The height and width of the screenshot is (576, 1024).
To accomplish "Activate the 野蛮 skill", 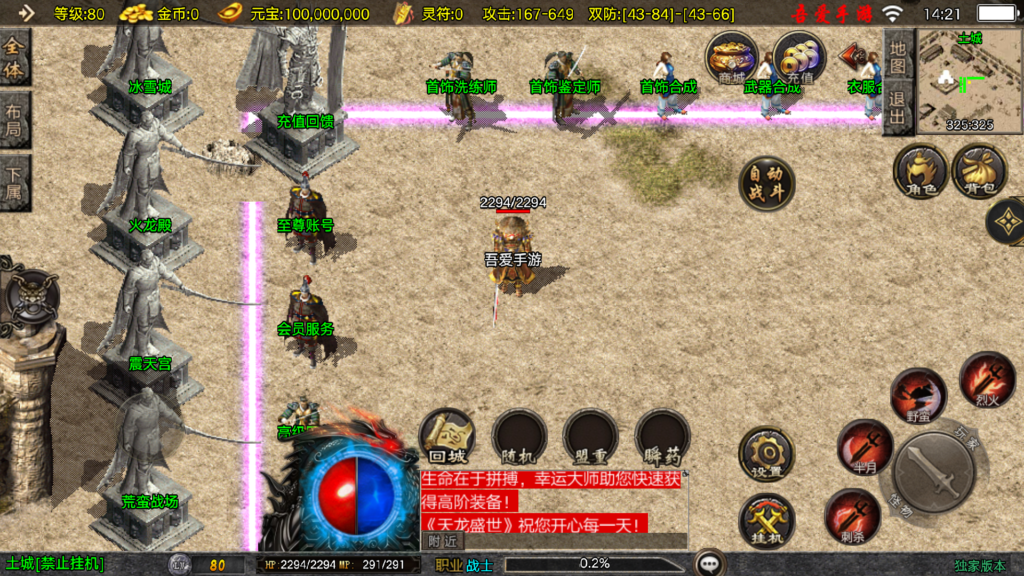I will tap(918, 394).
